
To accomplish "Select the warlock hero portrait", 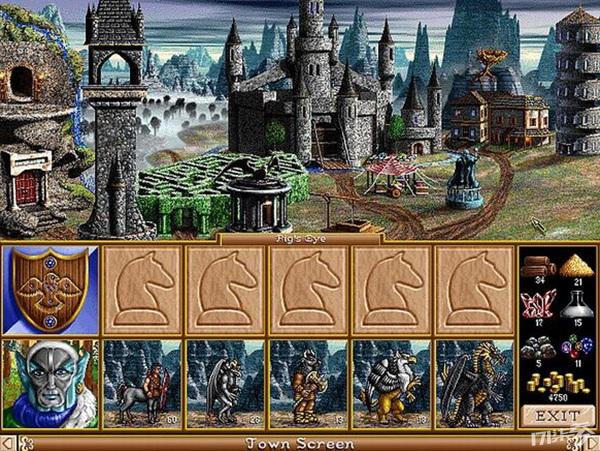I will [x=50, y=385].
